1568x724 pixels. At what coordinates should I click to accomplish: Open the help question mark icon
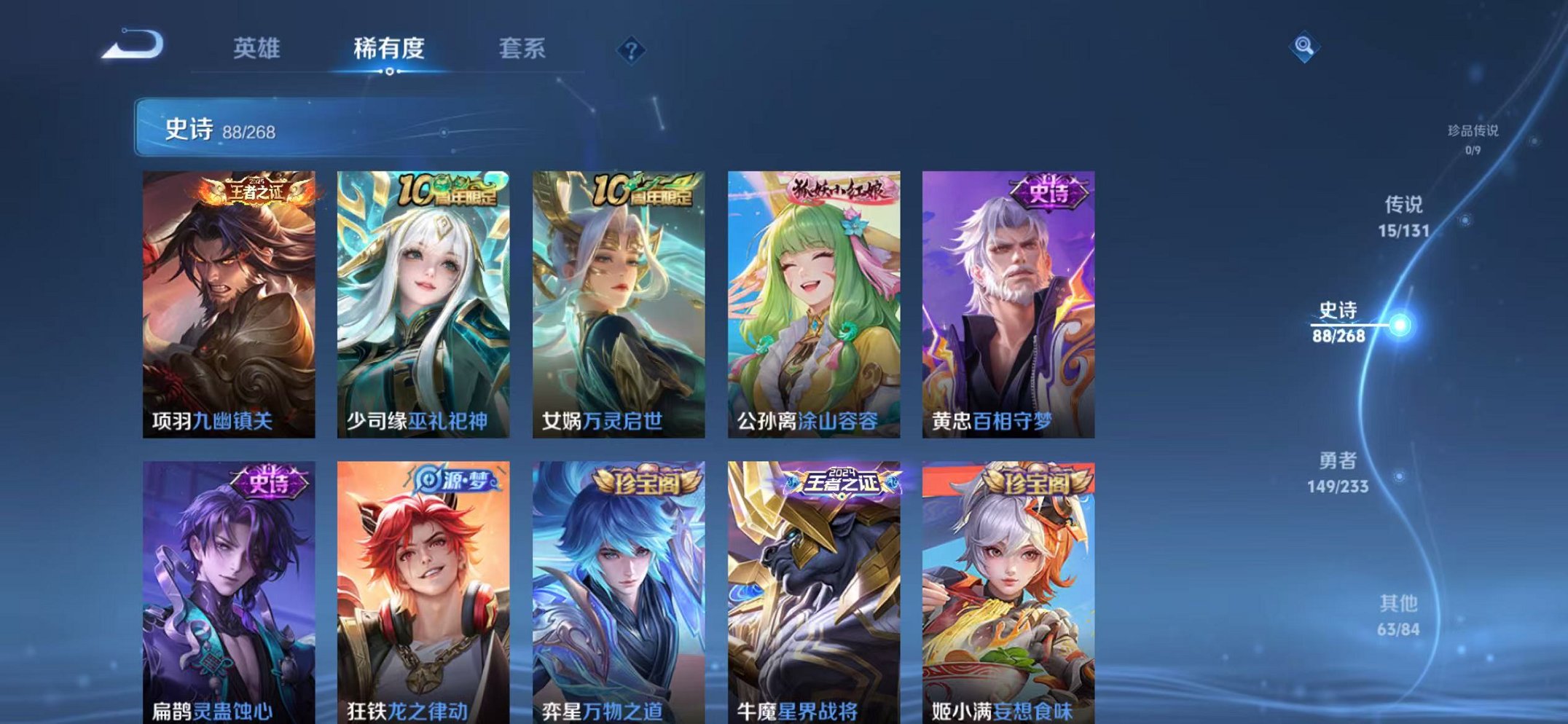[632, 50]
